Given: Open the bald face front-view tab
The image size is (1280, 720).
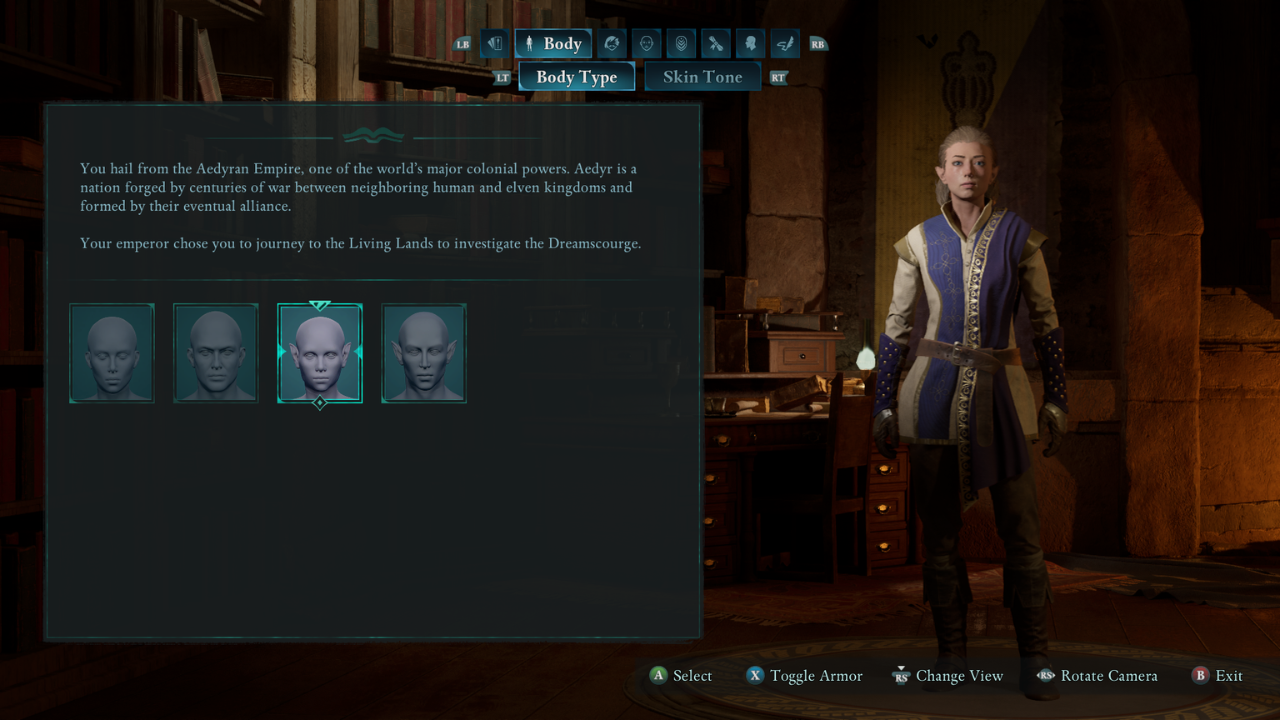Looking at the screenshot, I should pos(646,44).
